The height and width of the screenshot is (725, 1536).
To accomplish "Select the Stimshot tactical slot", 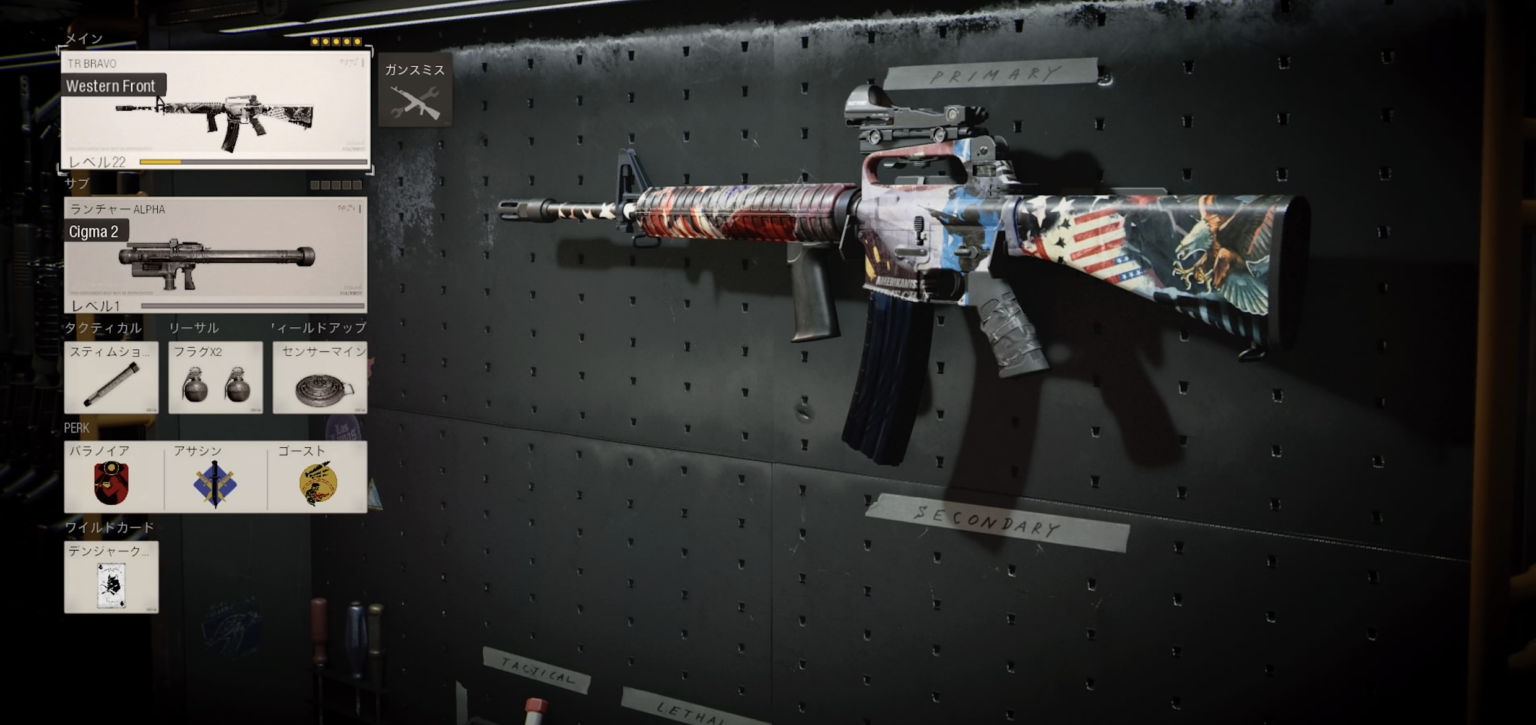I will 111,378.
